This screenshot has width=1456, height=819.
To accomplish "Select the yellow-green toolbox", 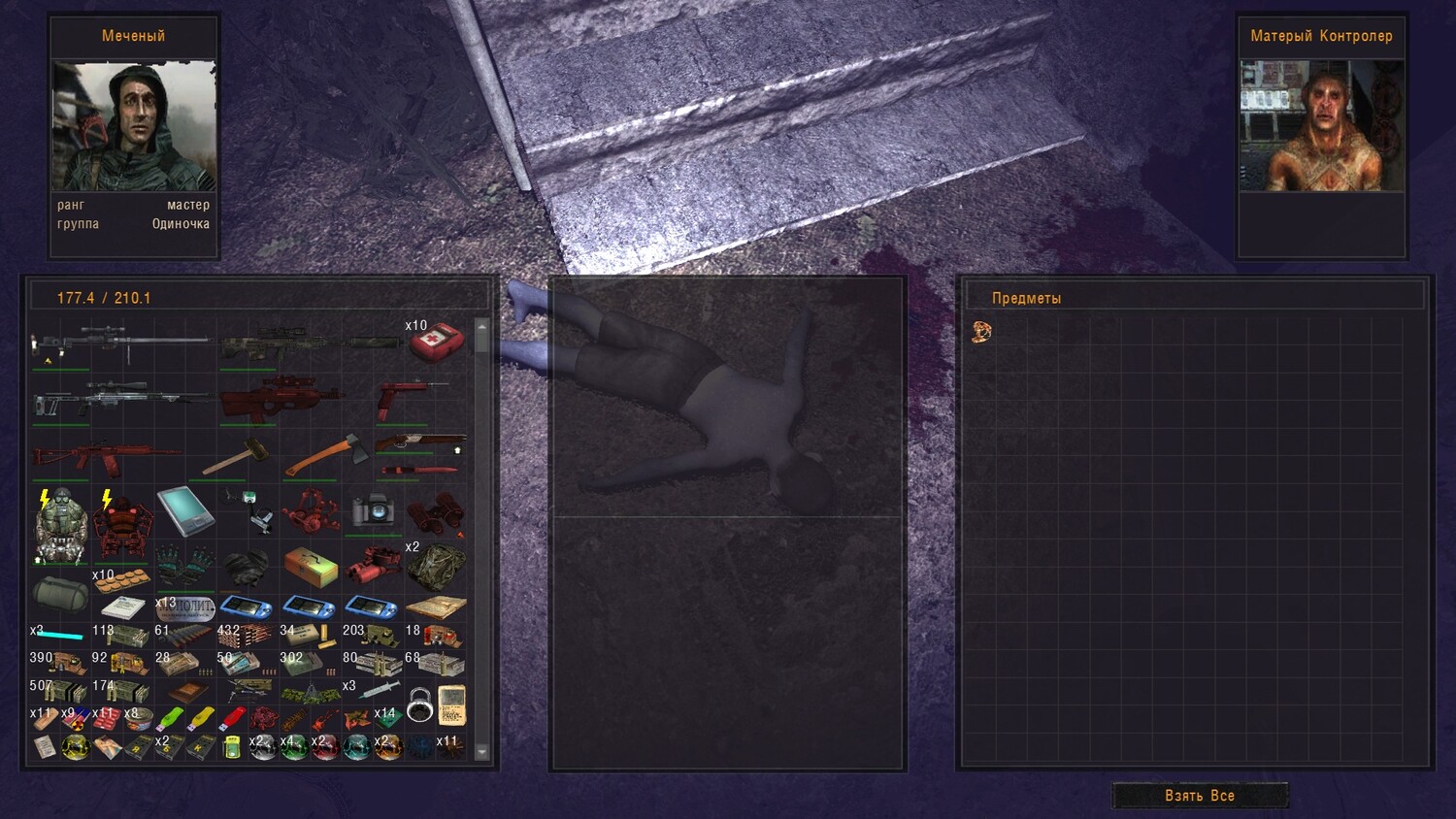I will coord(311,566).
